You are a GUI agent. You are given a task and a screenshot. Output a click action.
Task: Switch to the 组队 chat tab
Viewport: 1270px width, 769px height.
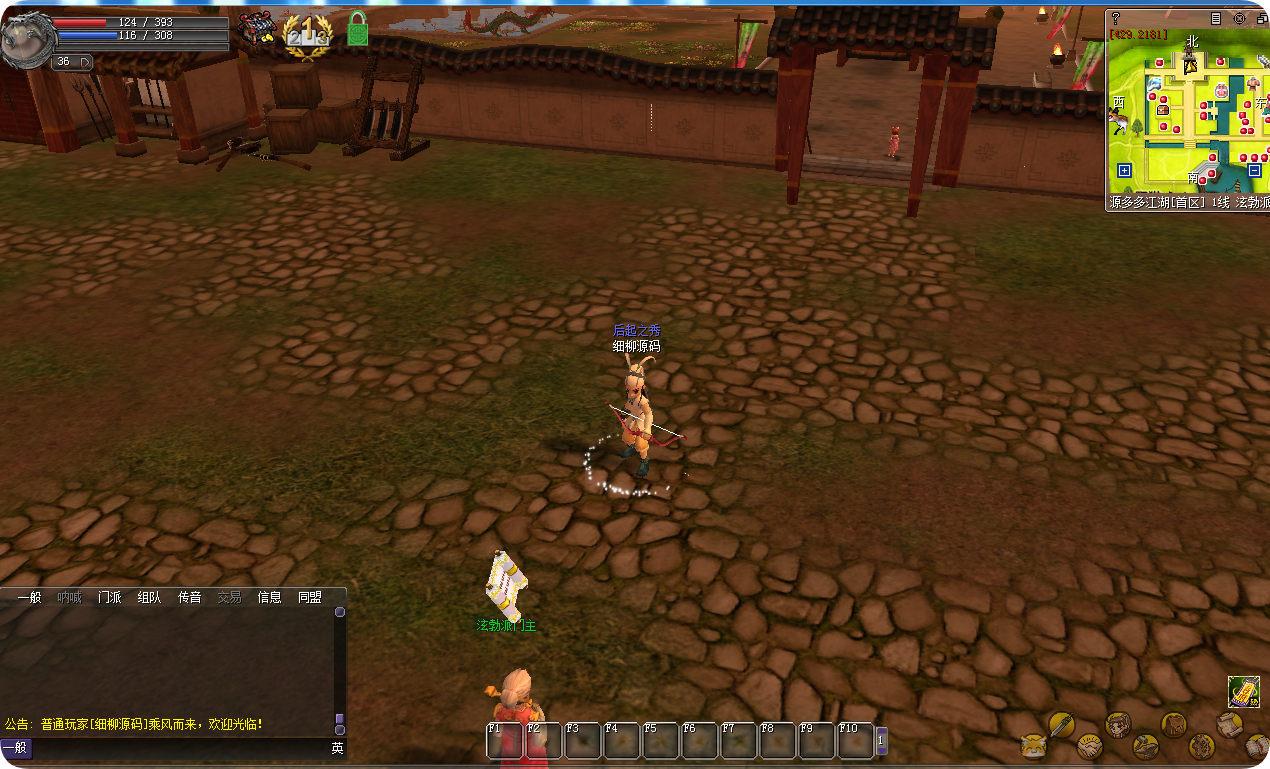point(149,597)
